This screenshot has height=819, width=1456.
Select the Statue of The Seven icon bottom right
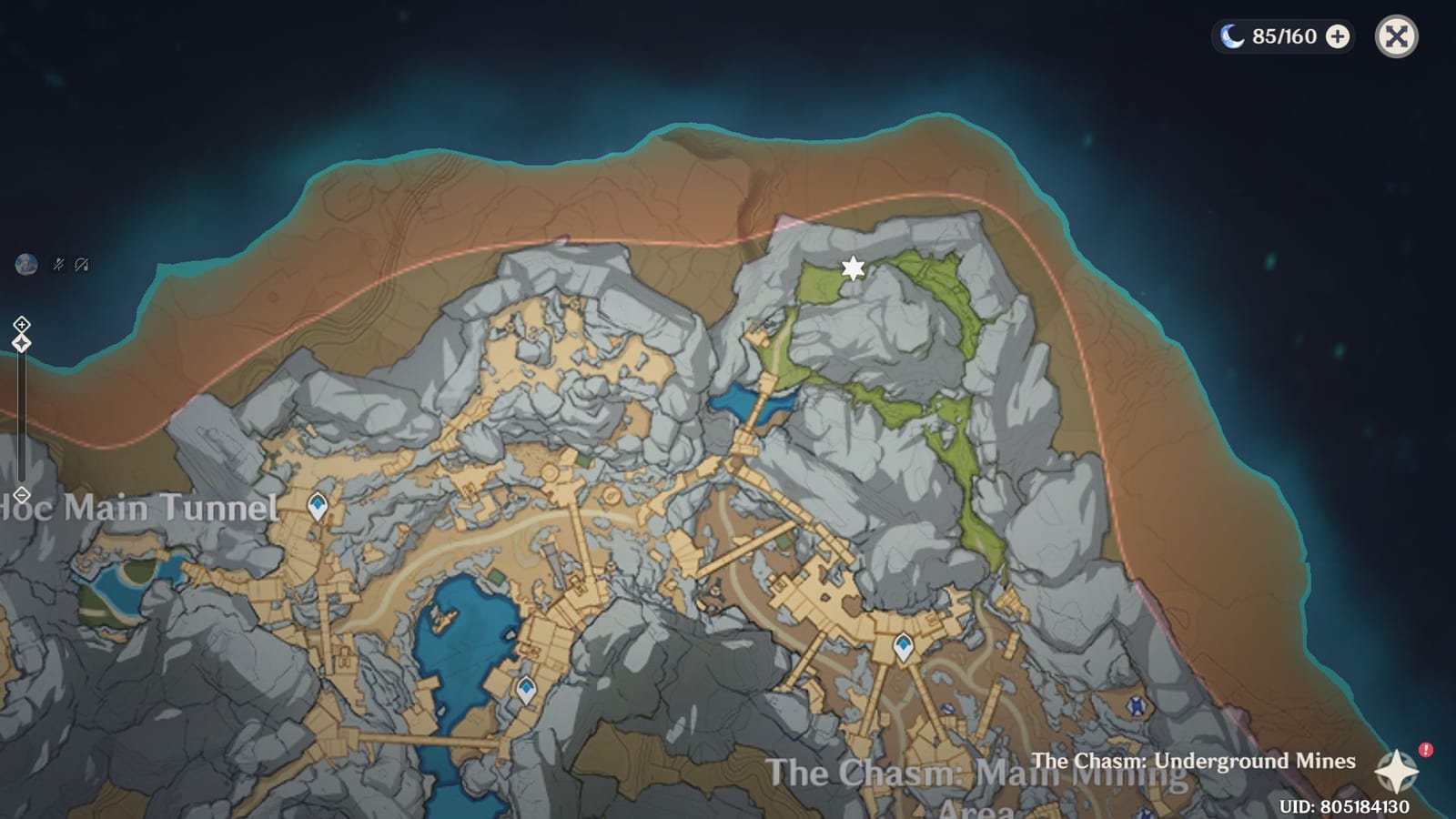tap(1136, 704)
